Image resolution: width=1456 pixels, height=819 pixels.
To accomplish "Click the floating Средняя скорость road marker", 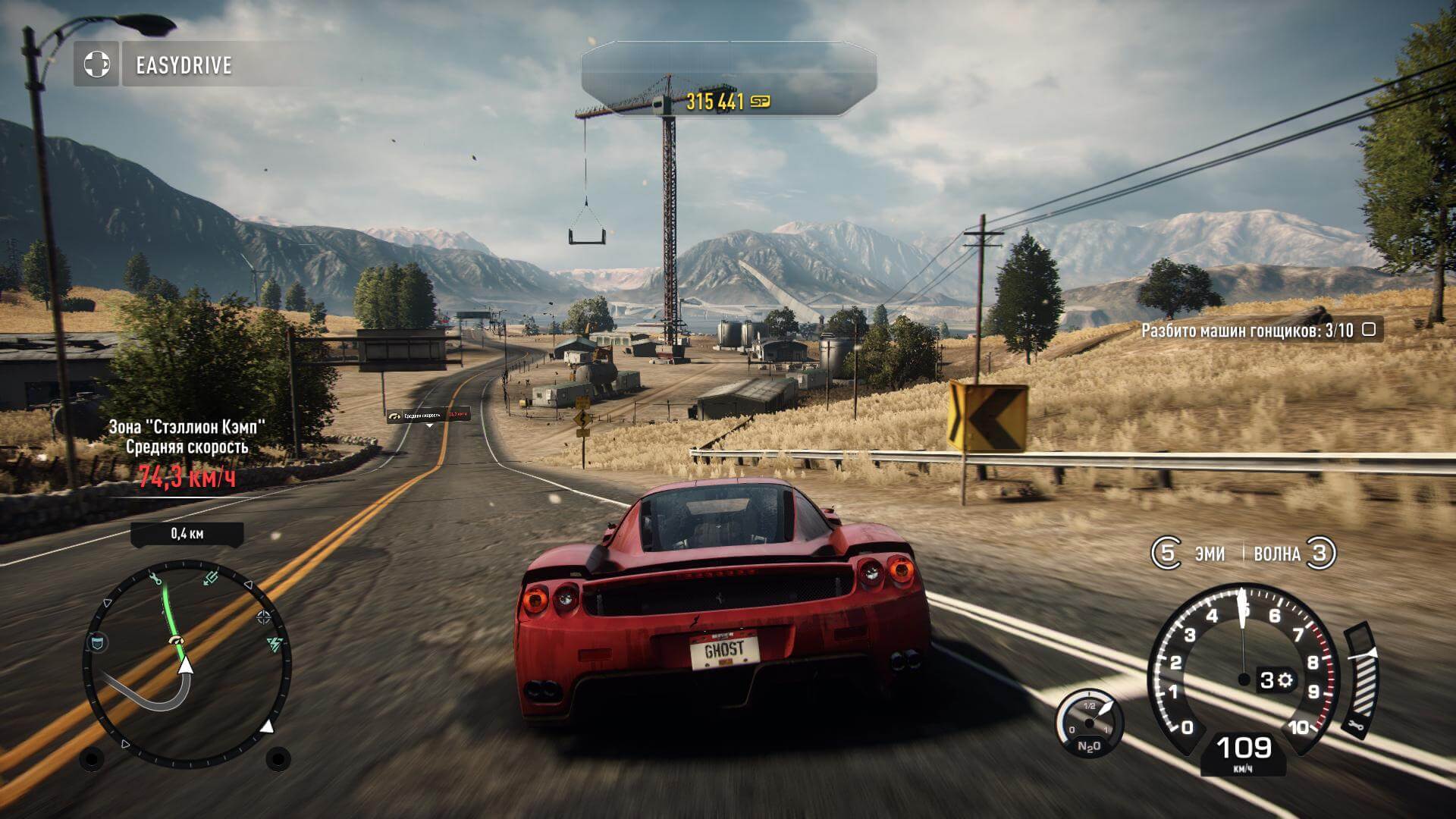I will tap(428, 415).
